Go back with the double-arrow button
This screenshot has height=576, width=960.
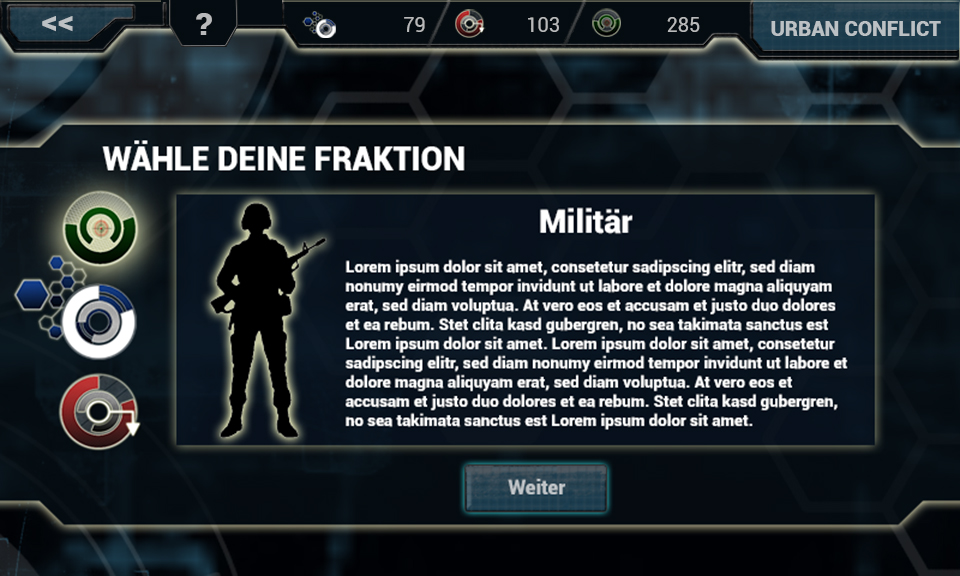point(58,23)
